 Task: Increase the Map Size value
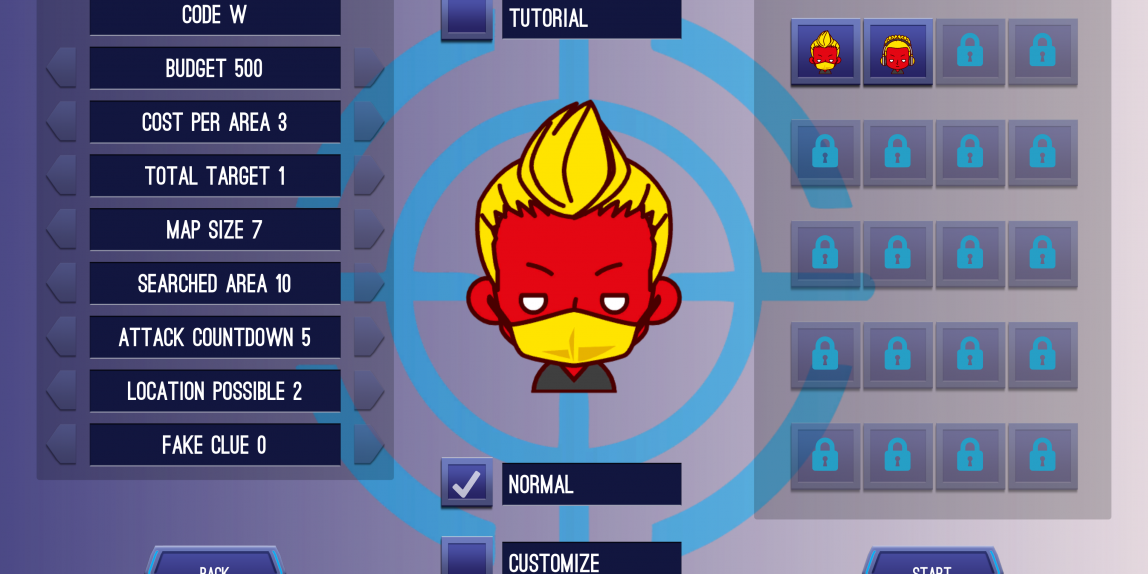point(368,230)
